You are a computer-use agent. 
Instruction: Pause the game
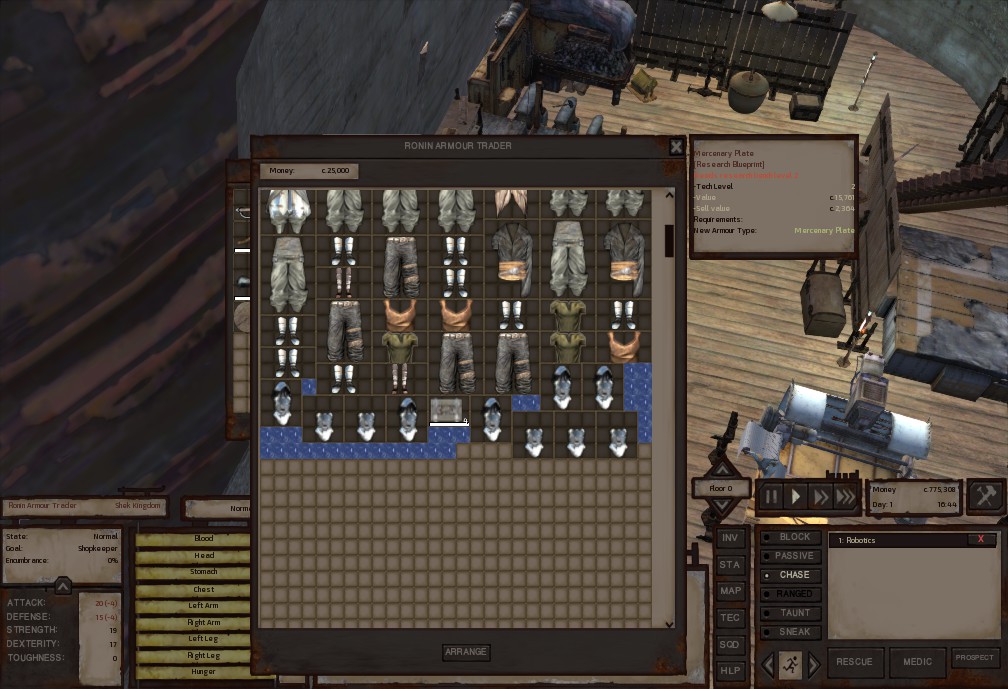point(771,496)
